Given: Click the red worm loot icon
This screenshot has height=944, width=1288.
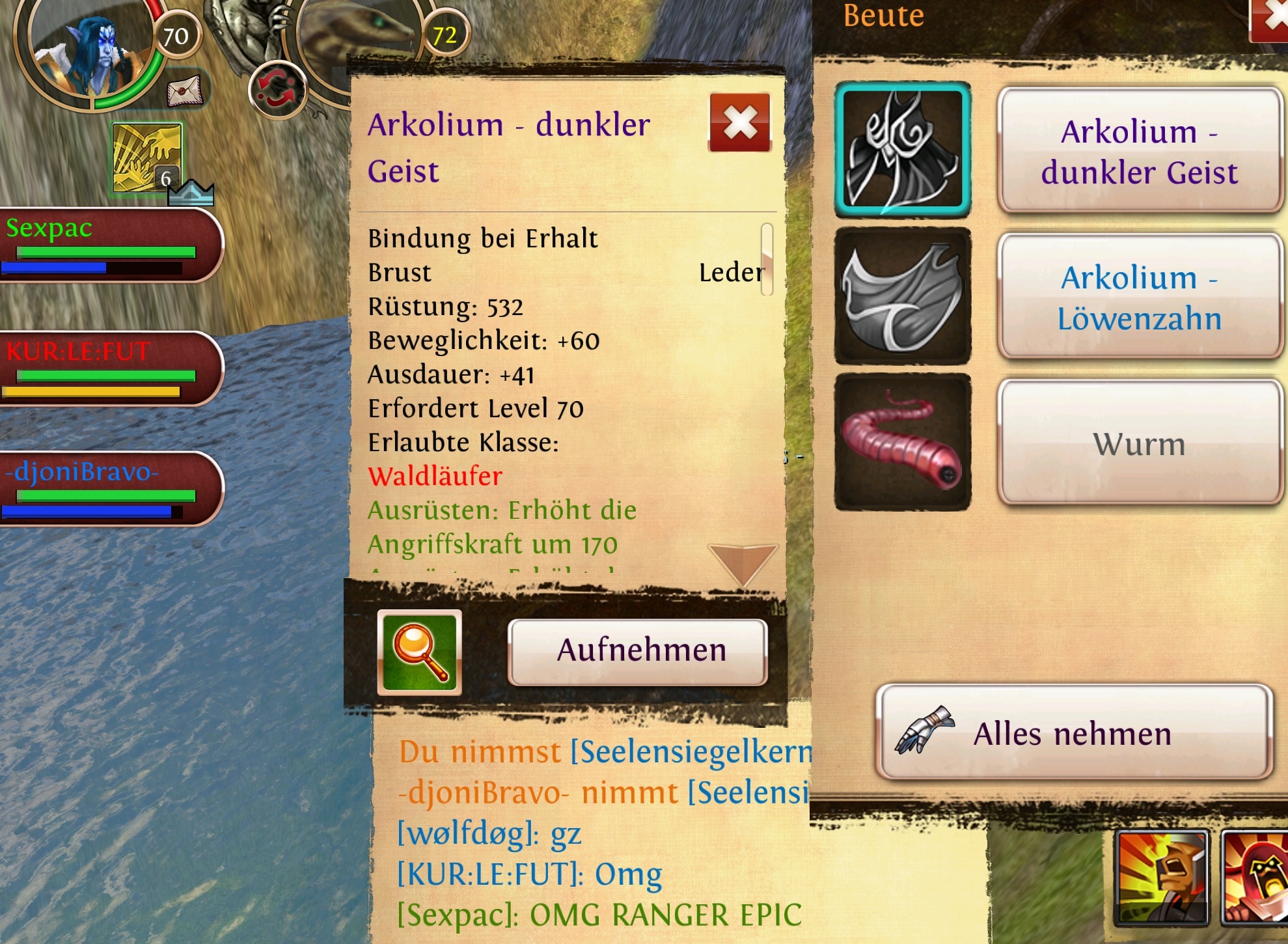Looking at the screenshot, I should tap(903, 442).
